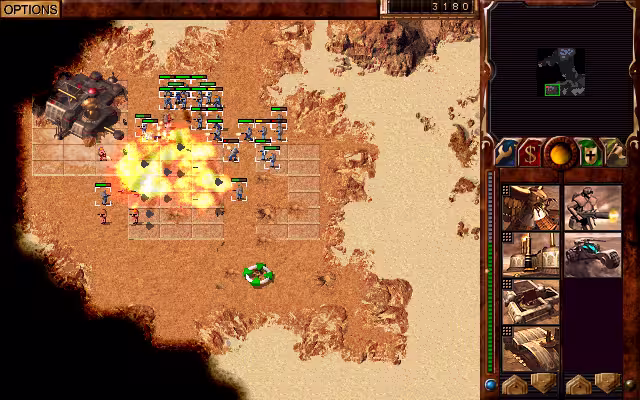Build the horned structure in the top building slot
Image resolution: width=640 pixels, height=400 pixels.
pyautogui.click(x=530, y=207)
